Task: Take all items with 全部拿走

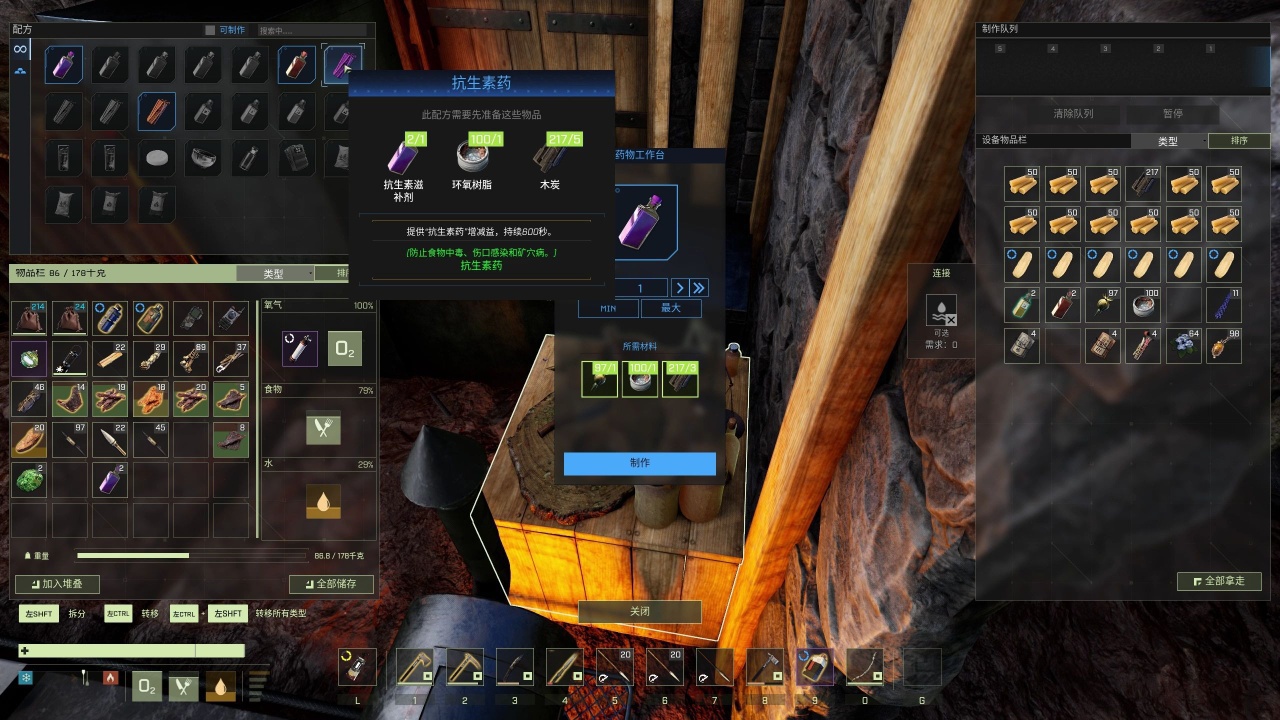Action: (x=1219, y=581)
